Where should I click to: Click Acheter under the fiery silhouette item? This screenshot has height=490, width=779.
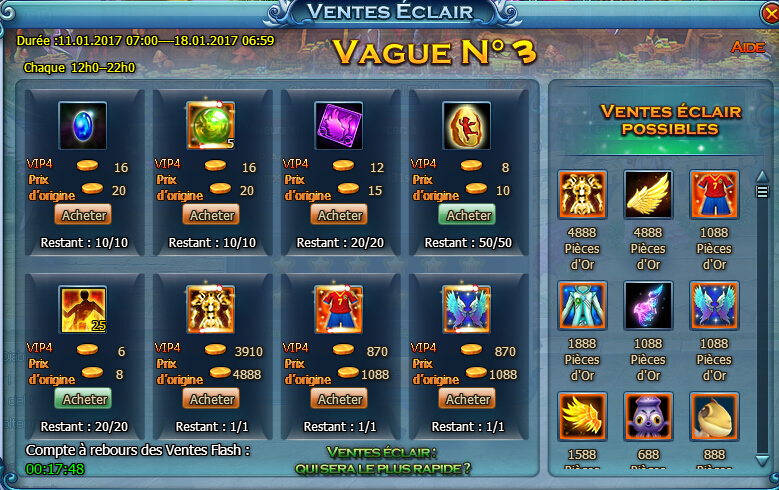point(84,399)
